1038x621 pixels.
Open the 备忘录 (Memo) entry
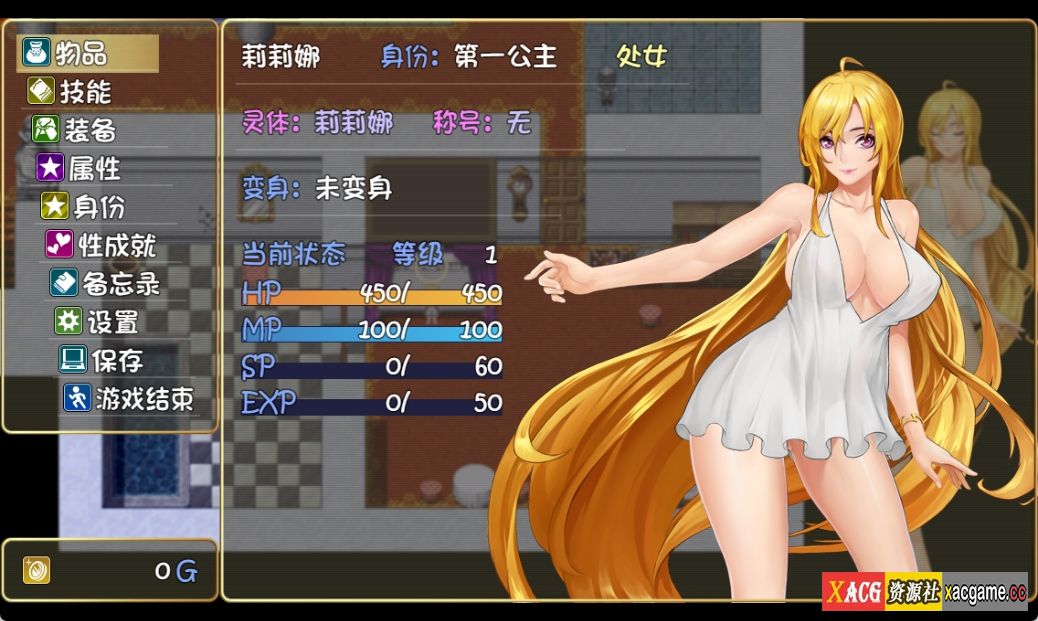[120, 284]
